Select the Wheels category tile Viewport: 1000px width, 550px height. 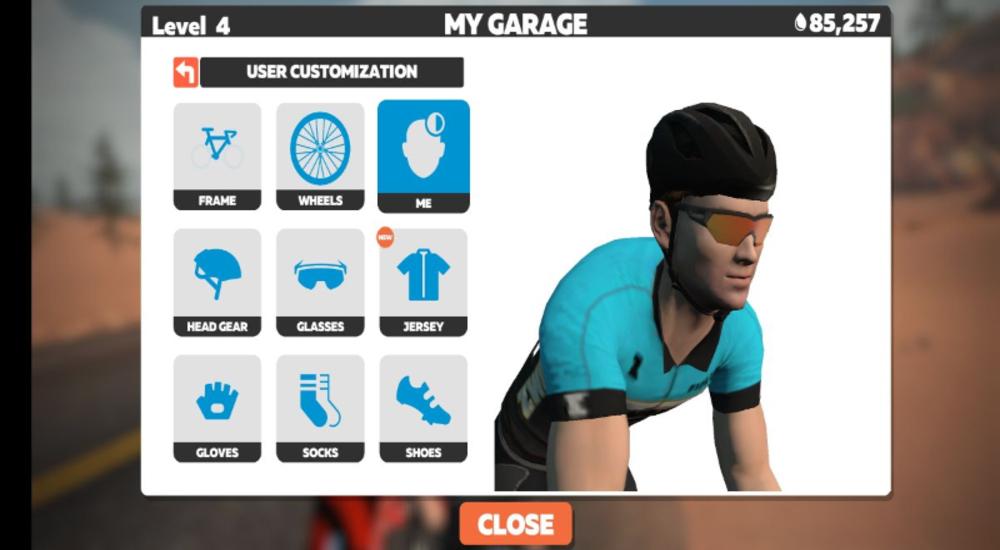point(320,156)
